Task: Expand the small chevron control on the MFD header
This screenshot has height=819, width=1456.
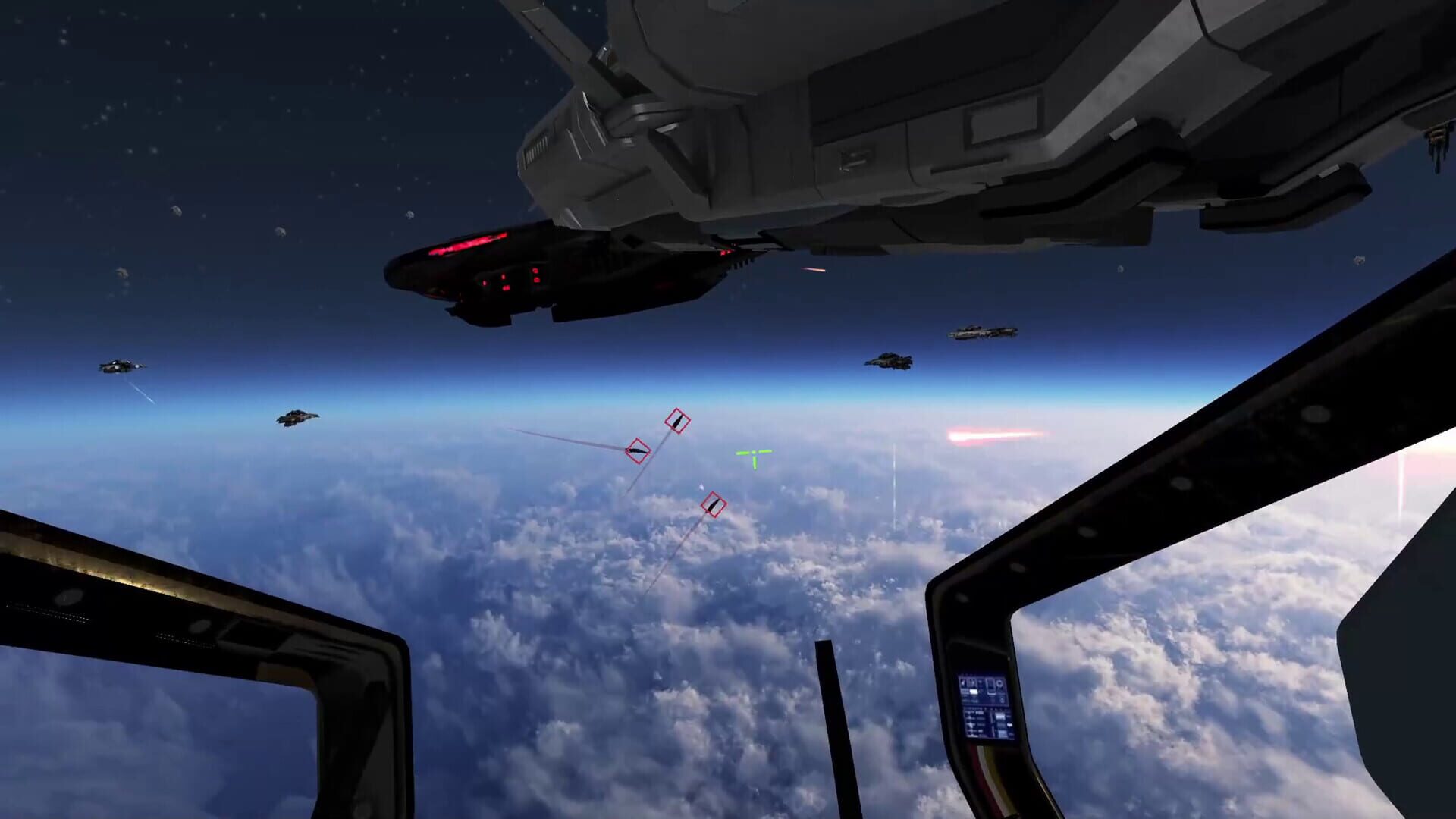Action: tap(980, 682)
